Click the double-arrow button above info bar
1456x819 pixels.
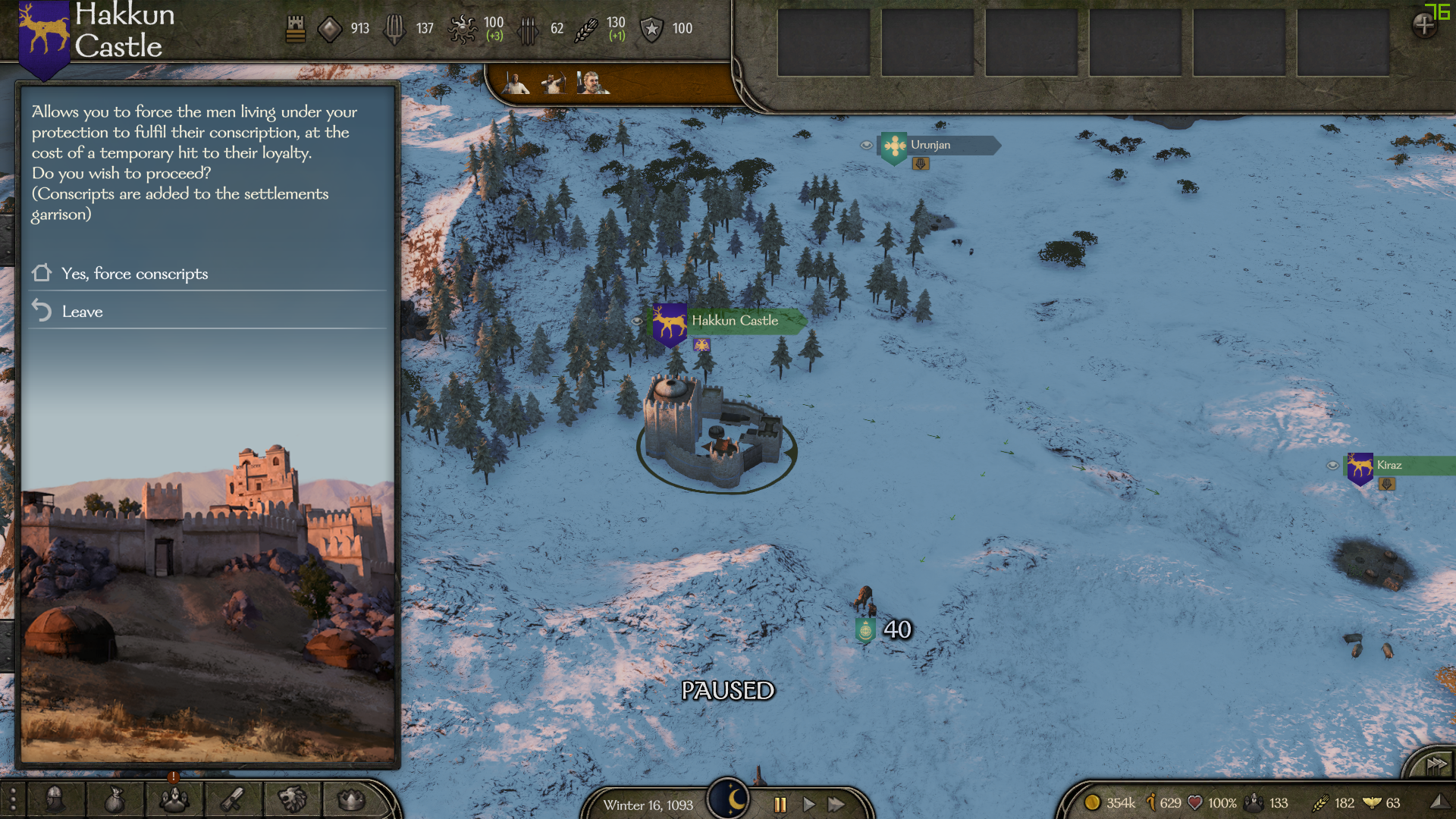point(1436,764)
